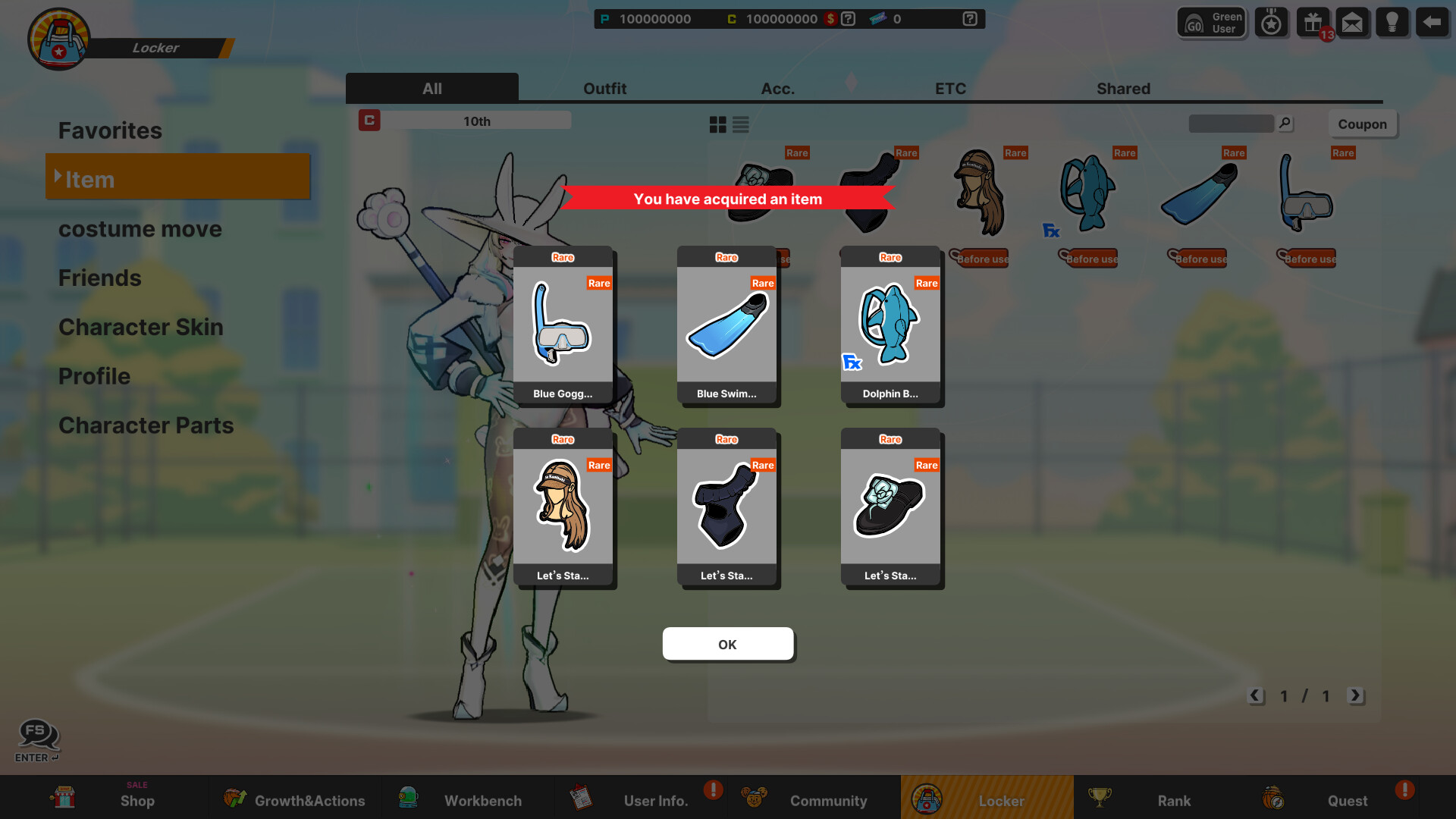Expand the next page arrow at bottom right
Viewport: 1456px width, 819px height.
point(1357,695)
